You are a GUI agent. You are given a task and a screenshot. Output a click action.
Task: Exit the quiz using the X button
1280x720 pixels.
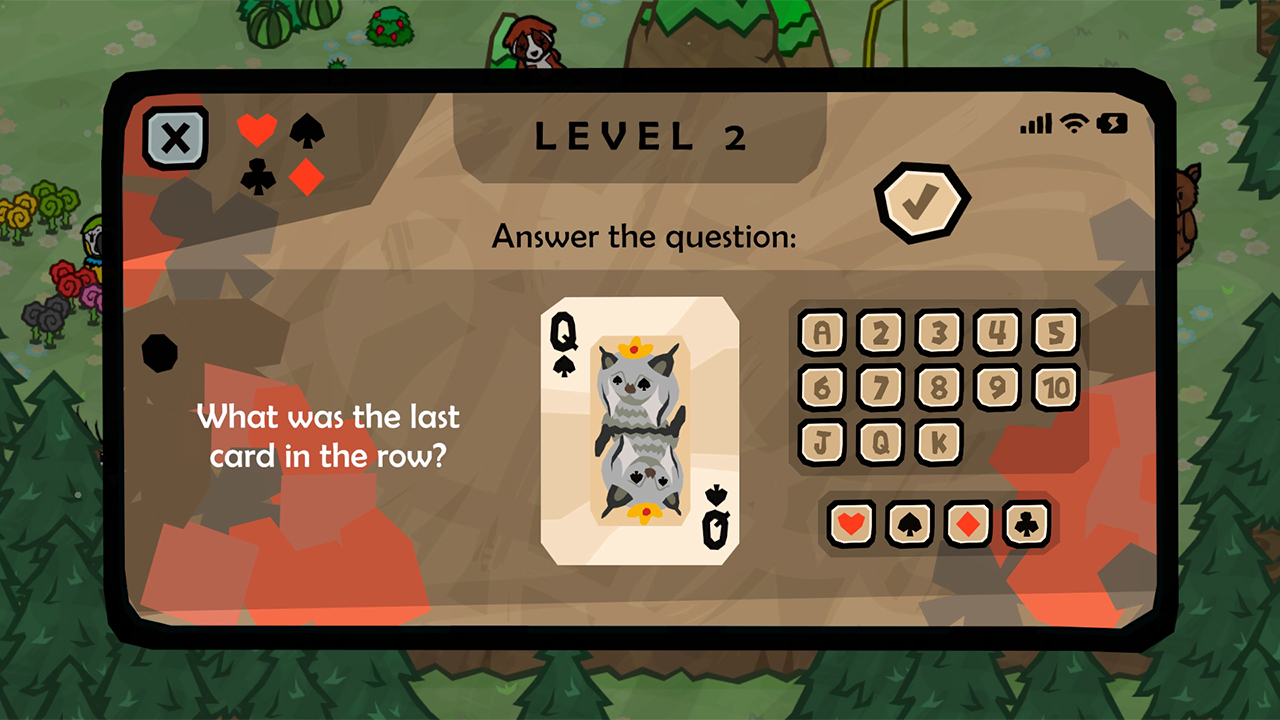tap(175, 138)
